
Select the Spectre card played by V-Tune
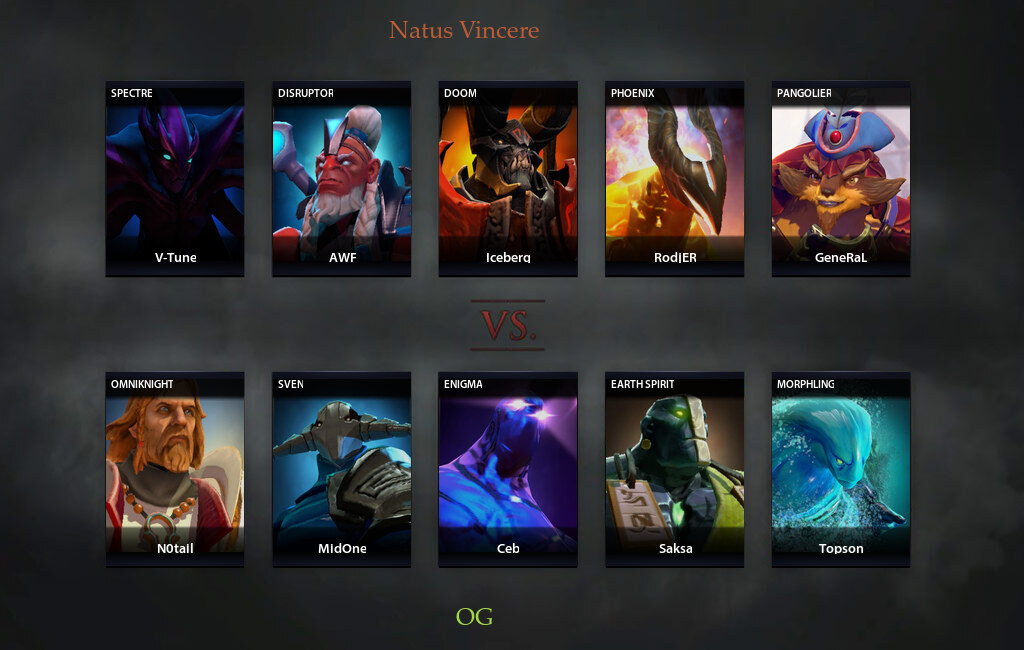(175, 178)
